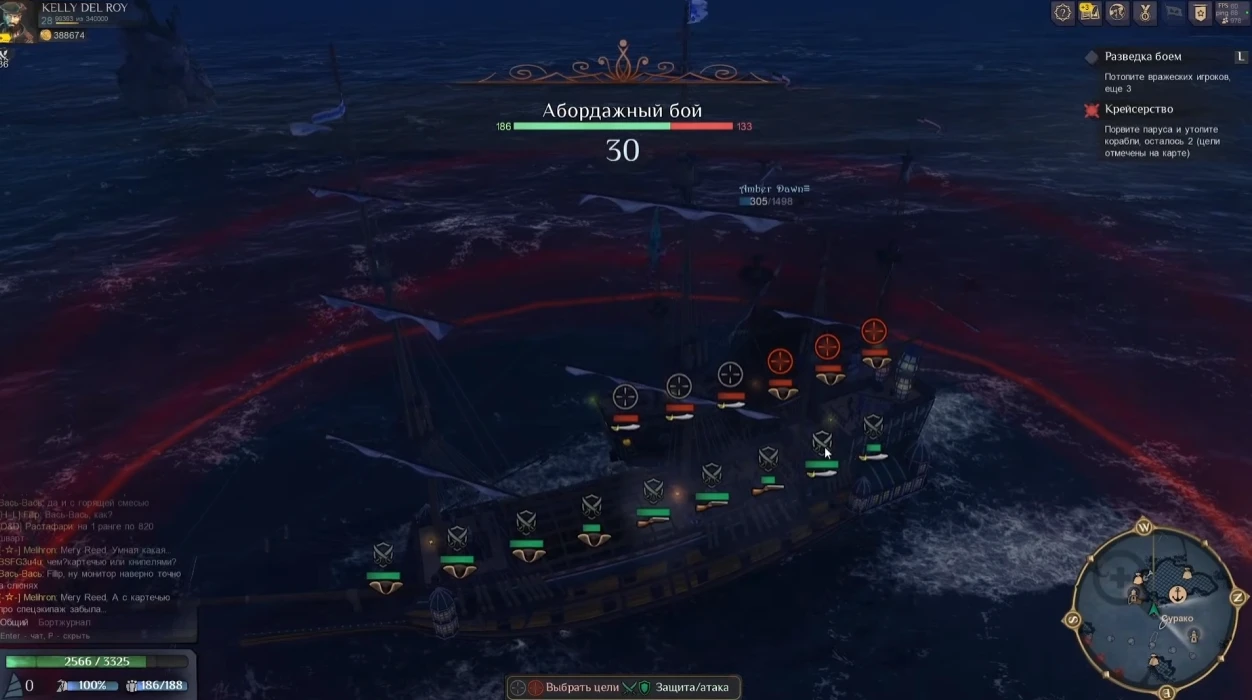Click Kelly Del Roy's captain portrait
This screenshot has width=1252, height=700.
[x=17, y=21]
